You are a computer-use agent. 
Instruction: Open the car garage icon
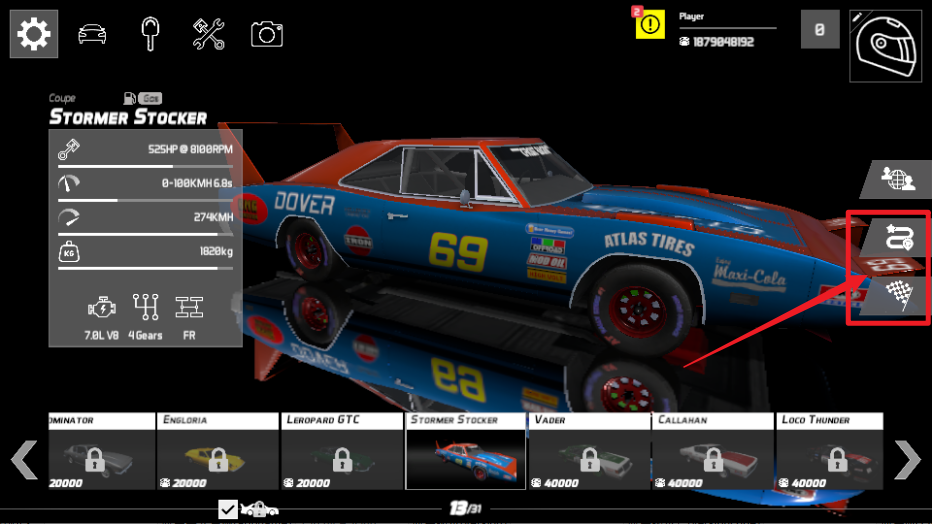click(93, 35)
